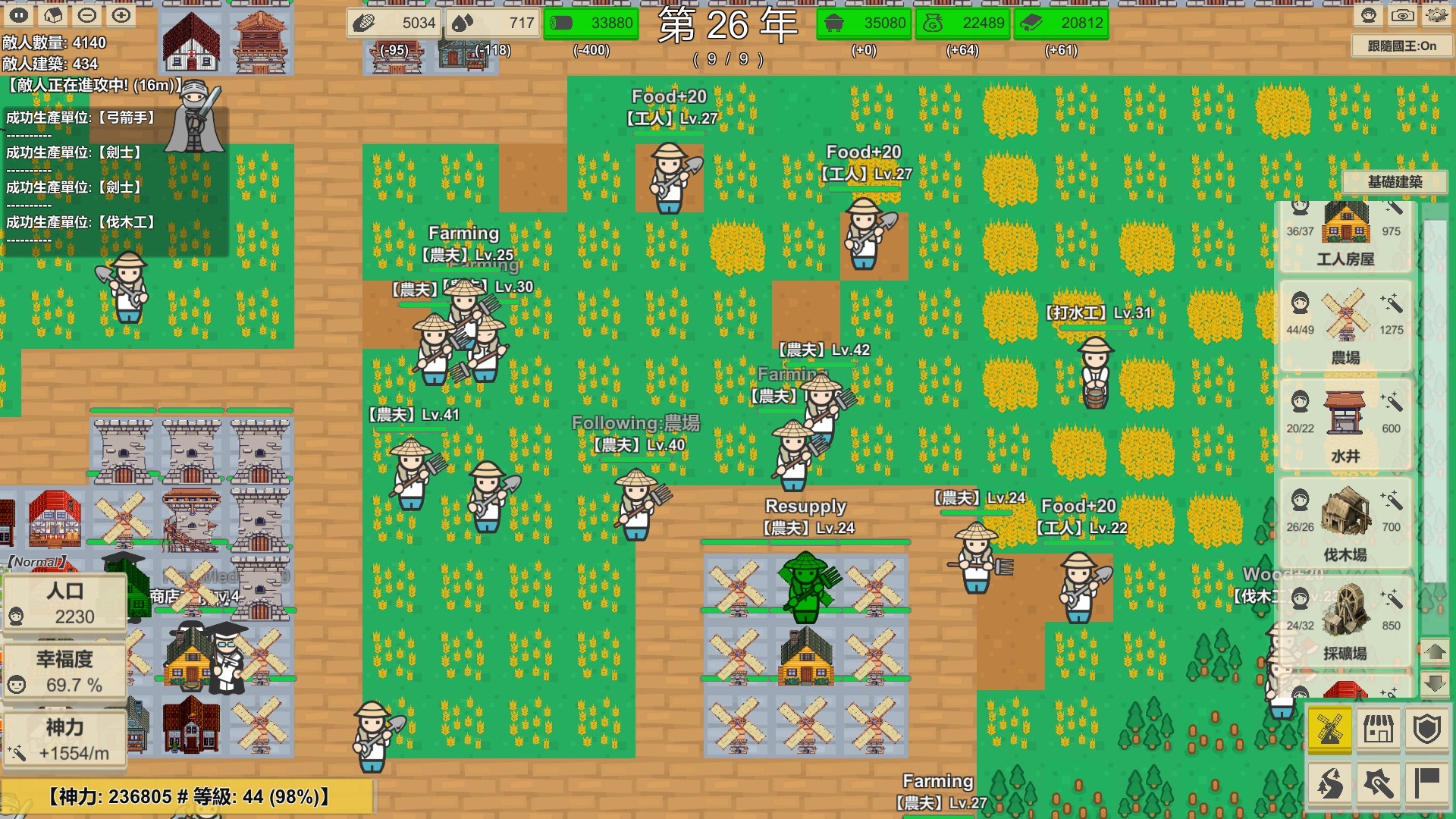Open the king portrait icon top-right
Image resolution: width=1456 pixels, height=819 pixels.
(x=1369, y=15)
